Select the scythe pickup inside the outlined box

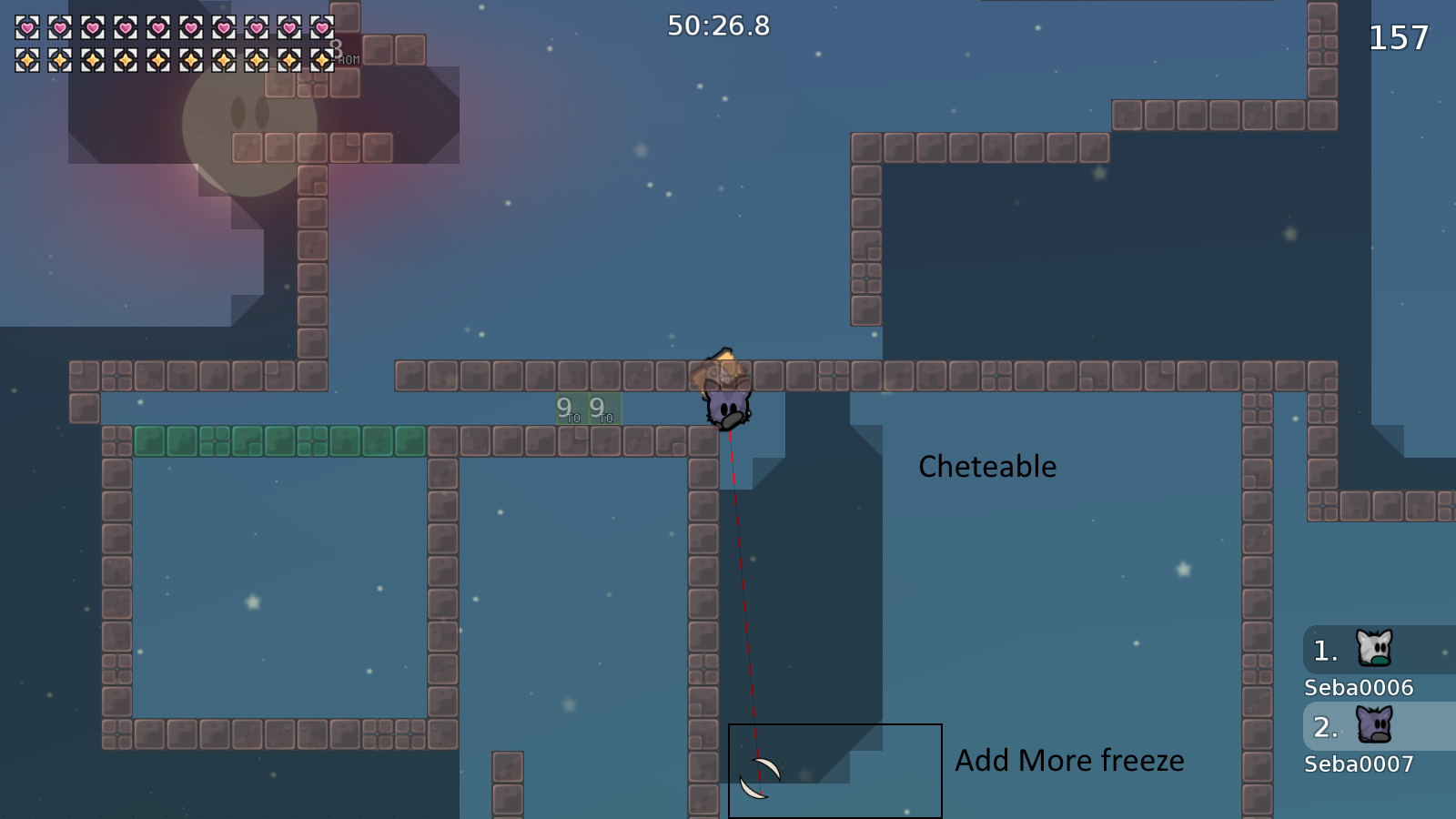(x=761, y=778)
